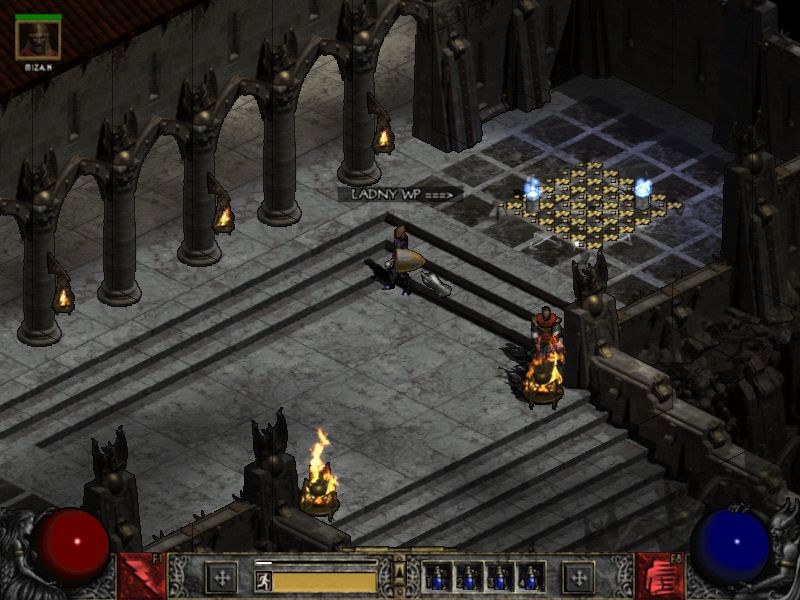Click the crossed-arrows button beside the stamina bar
Viewport: 800px width, 600px height.
coord(221,577)
